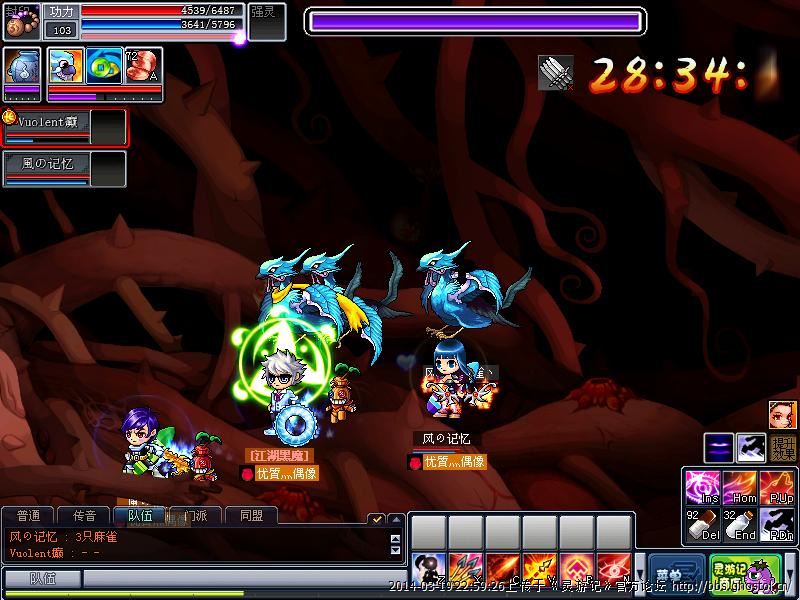Activate the PDn dark silhouette skill
This screenshot has width=800, height=600.
[x=778, y=524]
